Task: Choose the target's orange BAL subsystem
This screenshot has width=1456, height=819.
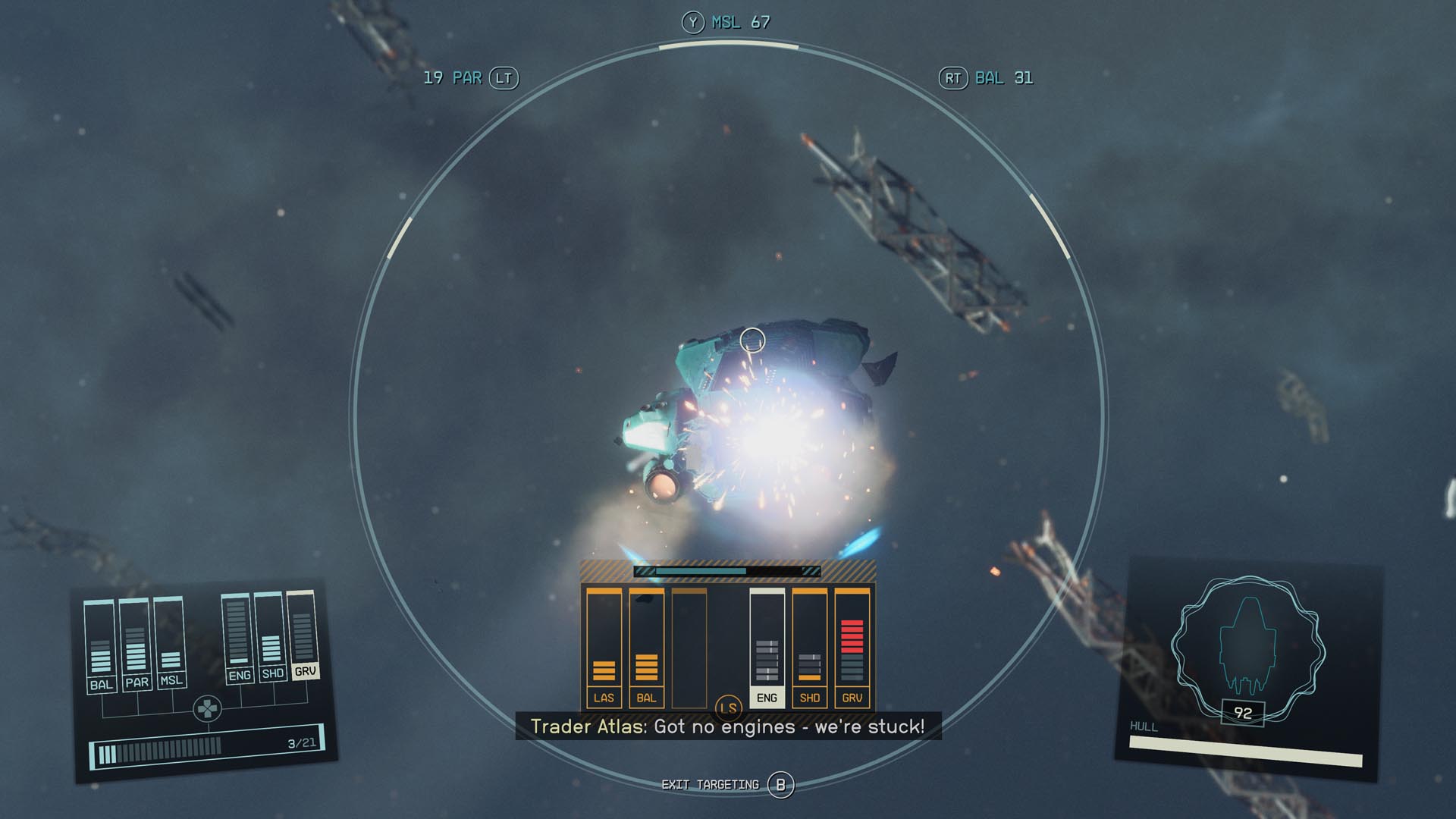Action: click(x=646, y=648)
